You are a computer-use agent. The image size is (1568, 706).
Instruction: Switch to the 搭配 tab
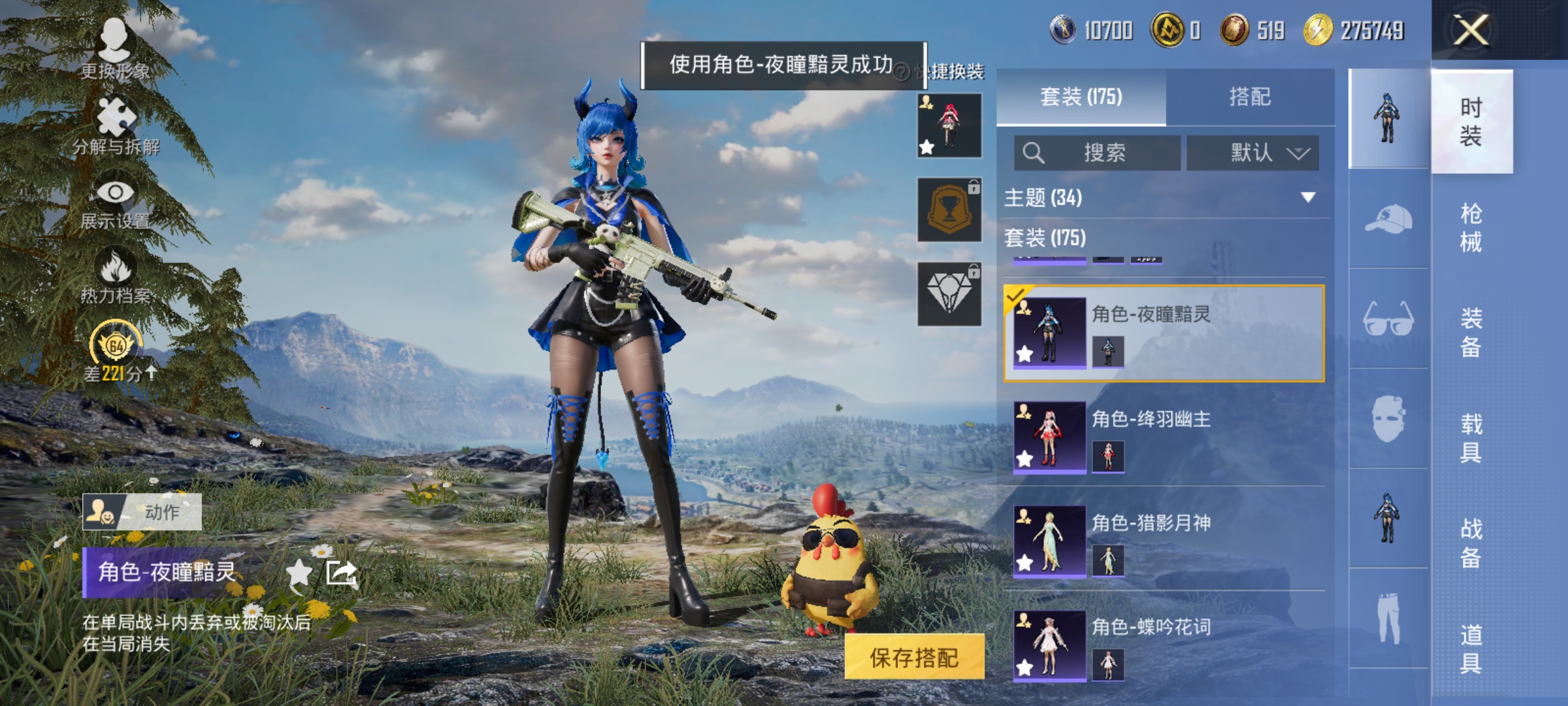tap(1250, 96)
